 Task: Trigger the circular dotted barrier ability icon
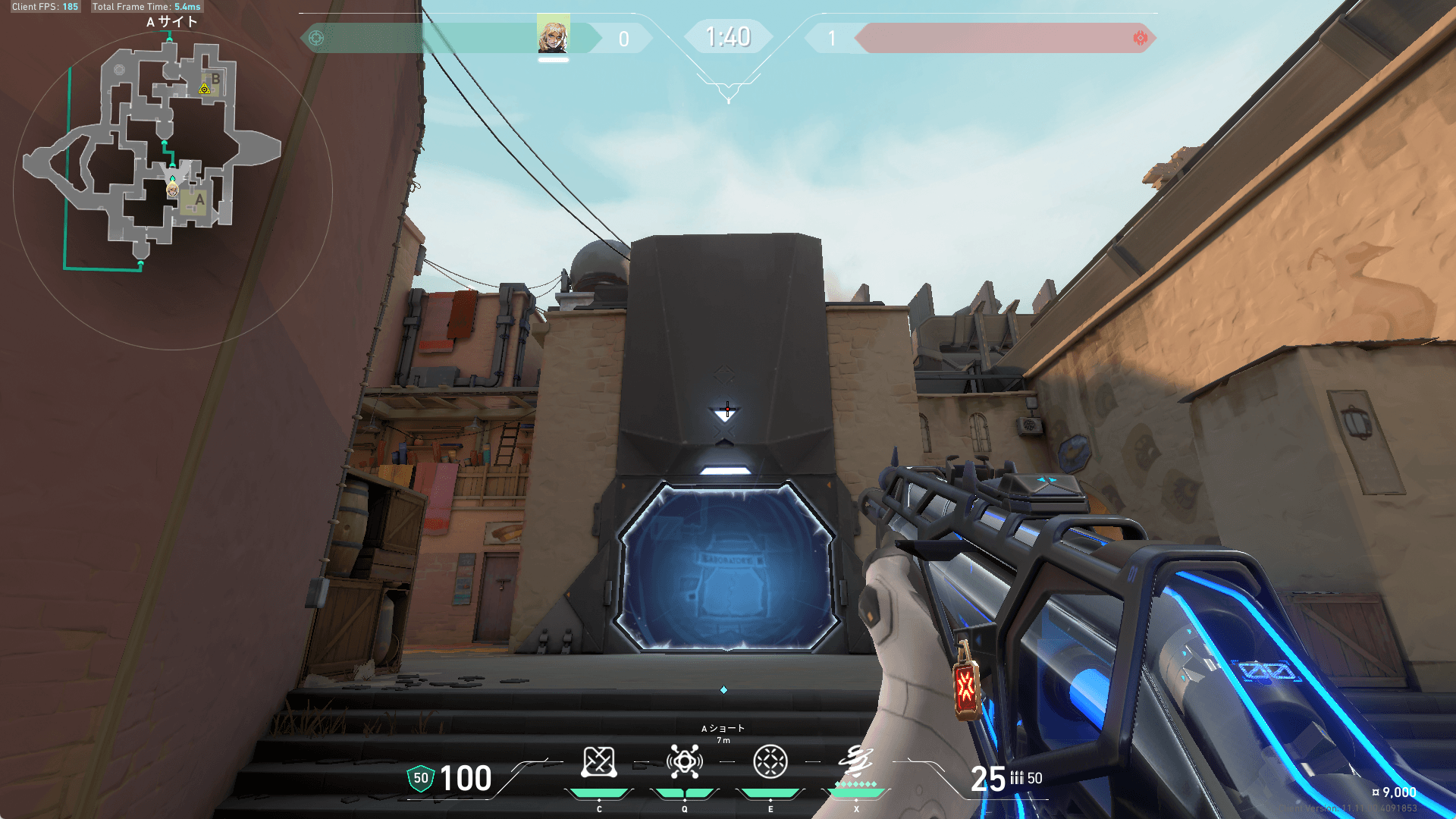tap(770, 762)
